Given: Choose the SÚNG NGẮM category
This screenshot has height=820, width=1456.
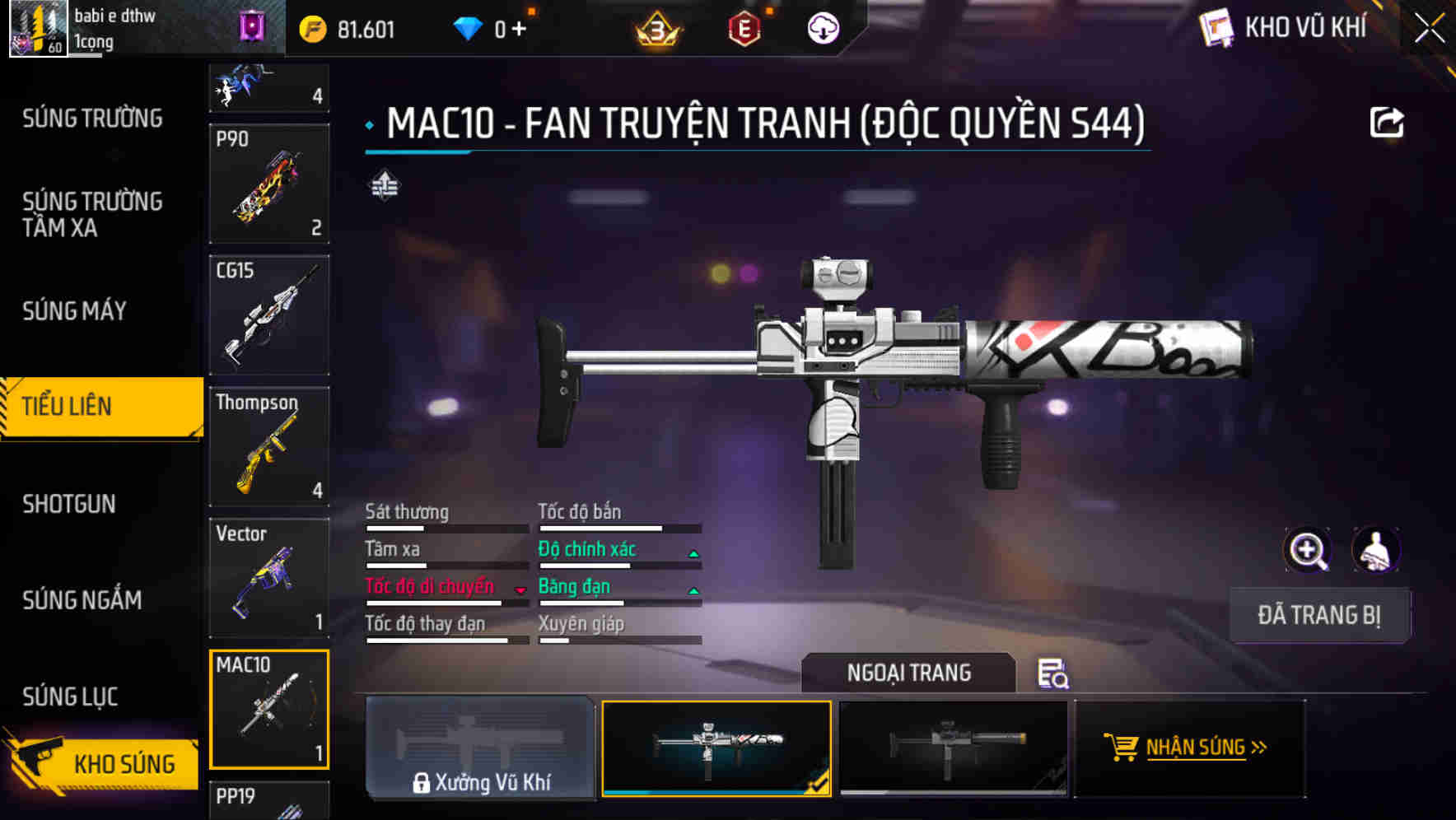Looking at the screenshot, I should tap(82, 600).
